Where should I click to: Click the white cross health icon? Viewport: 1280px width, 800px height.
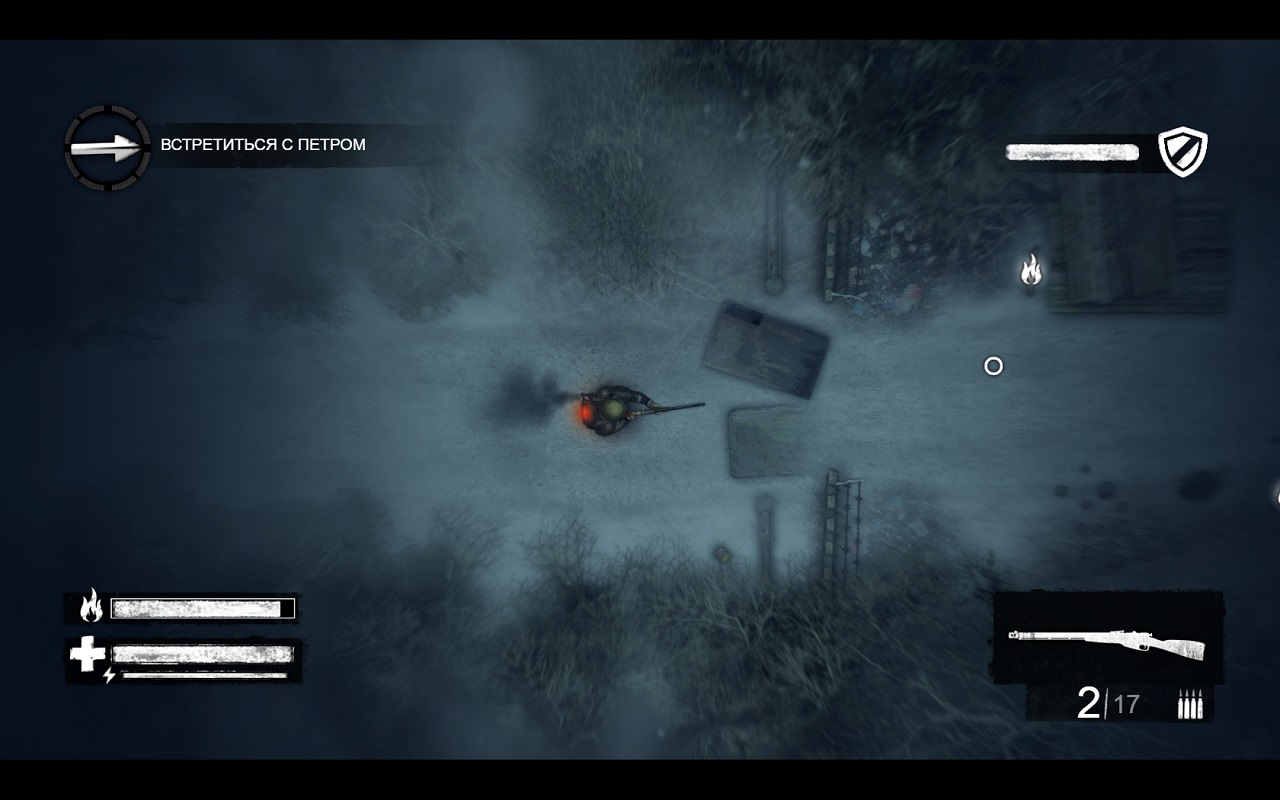pyautogui.click(x=87, y=655)
